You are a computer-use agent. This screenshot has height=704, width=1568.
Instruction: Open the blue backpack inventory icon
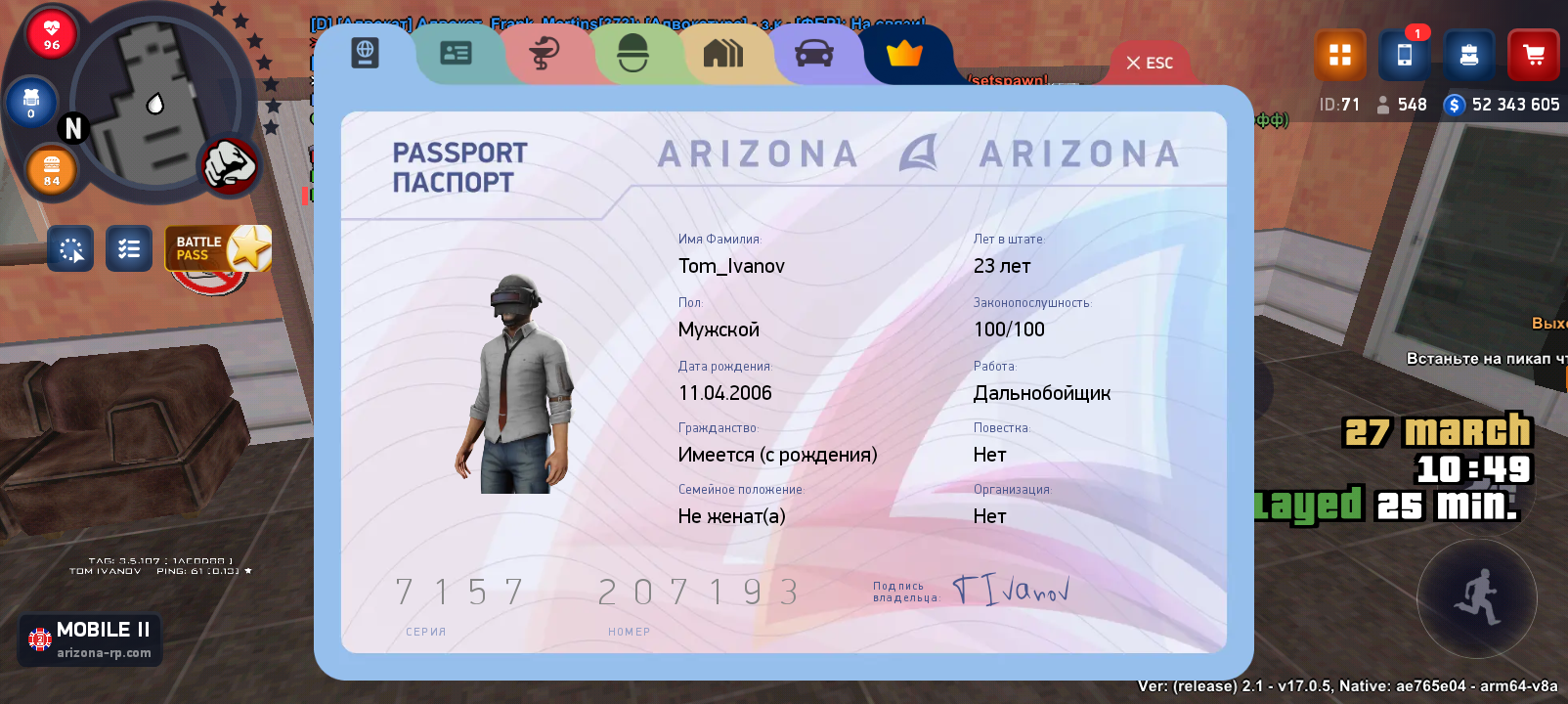pyautogui.click(x=1468, y=55)
